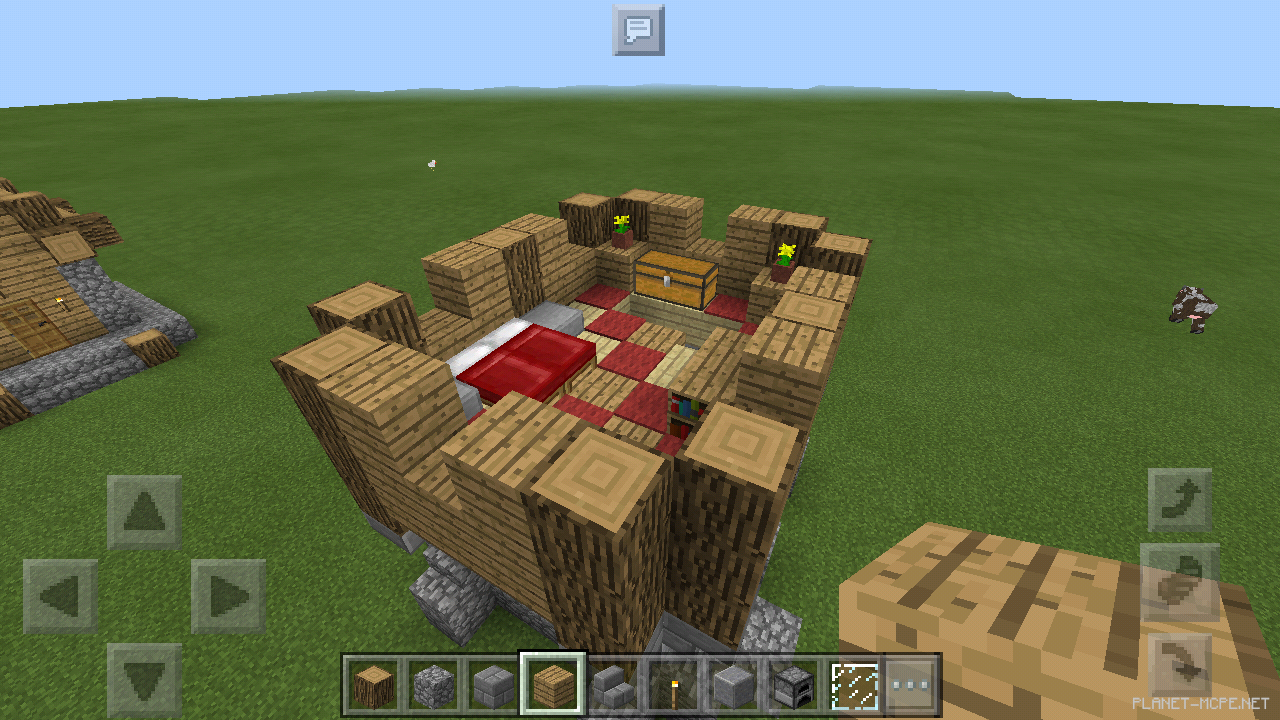
Task: Select the stone slab hotbar slot
Action: pos(495,678)
